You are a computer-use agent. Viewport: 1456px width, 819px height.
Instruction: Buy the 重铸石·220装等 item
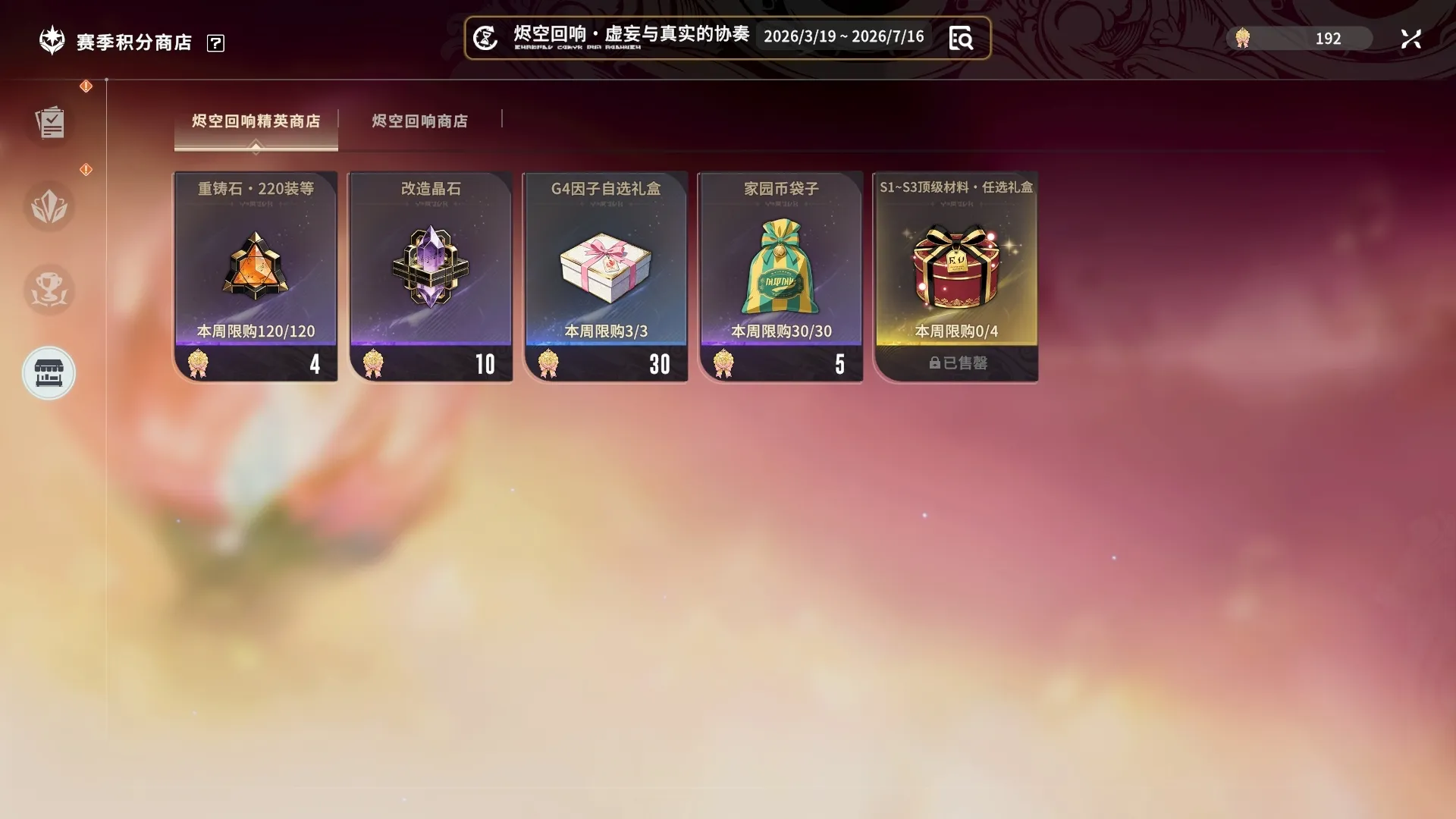coord(256,276)
